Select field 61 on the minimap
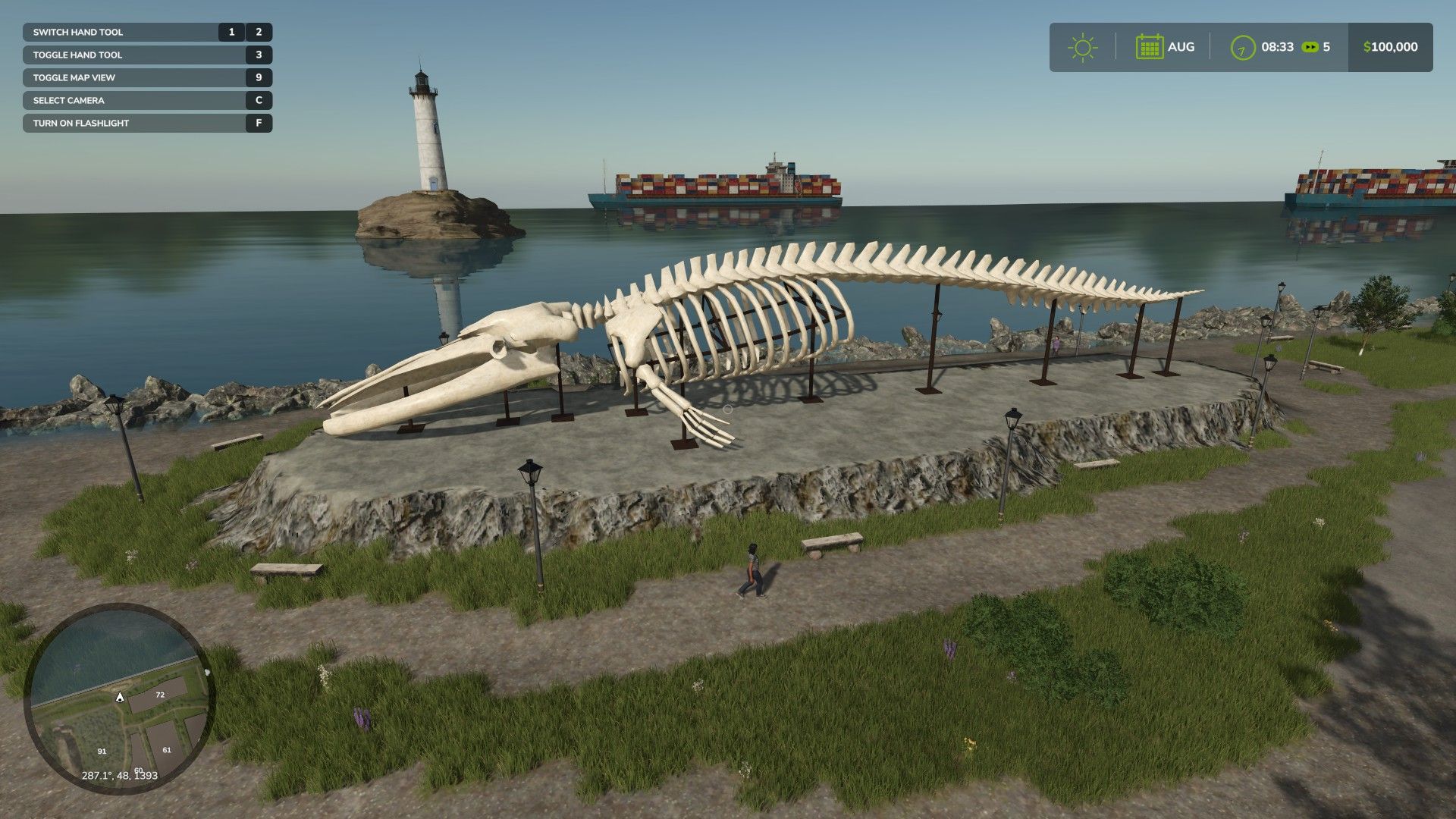This screenshot has width=1456, height=819. point(167,750)
